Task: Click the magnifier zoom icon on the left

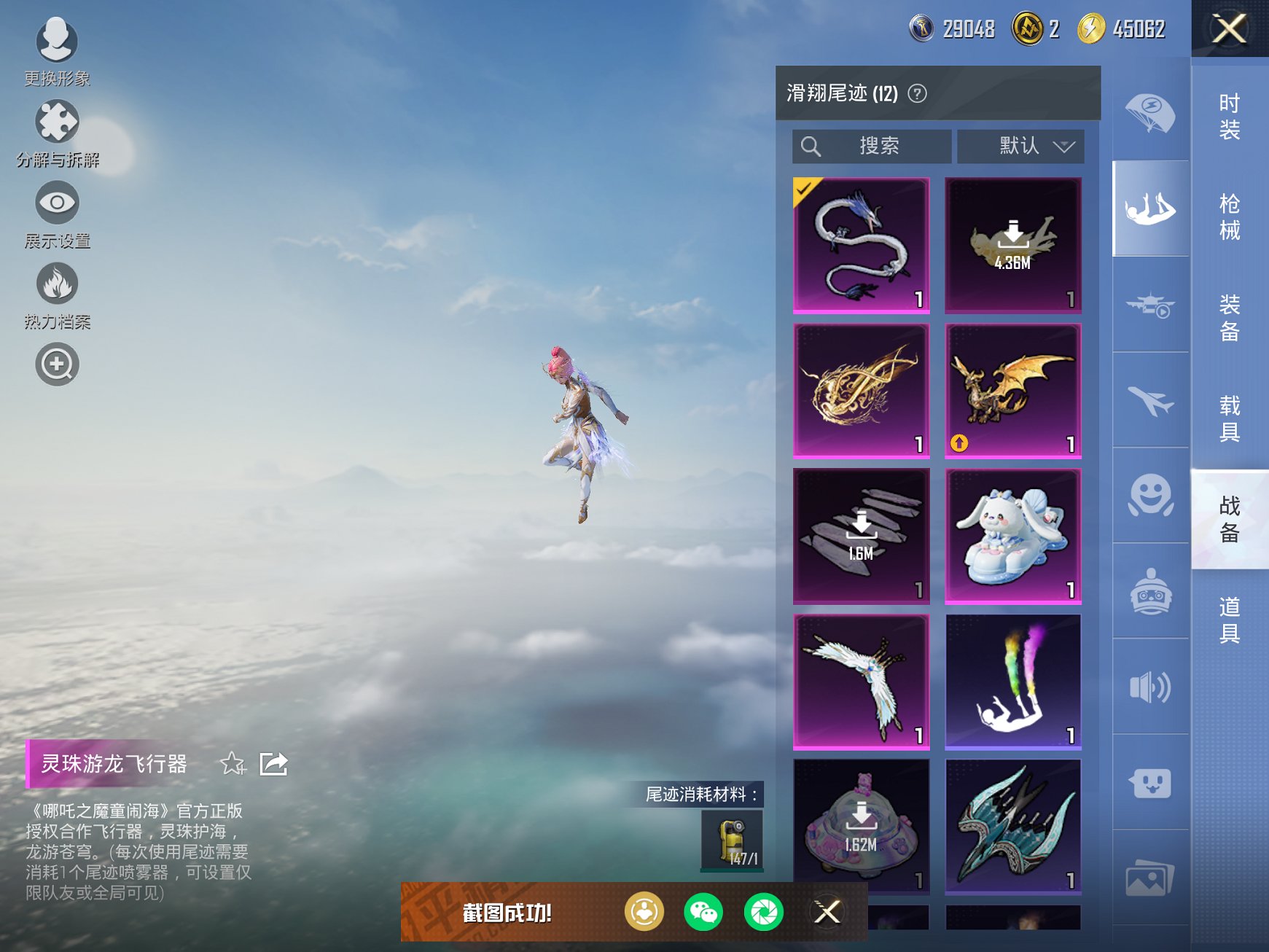Action: pos(57,364)
